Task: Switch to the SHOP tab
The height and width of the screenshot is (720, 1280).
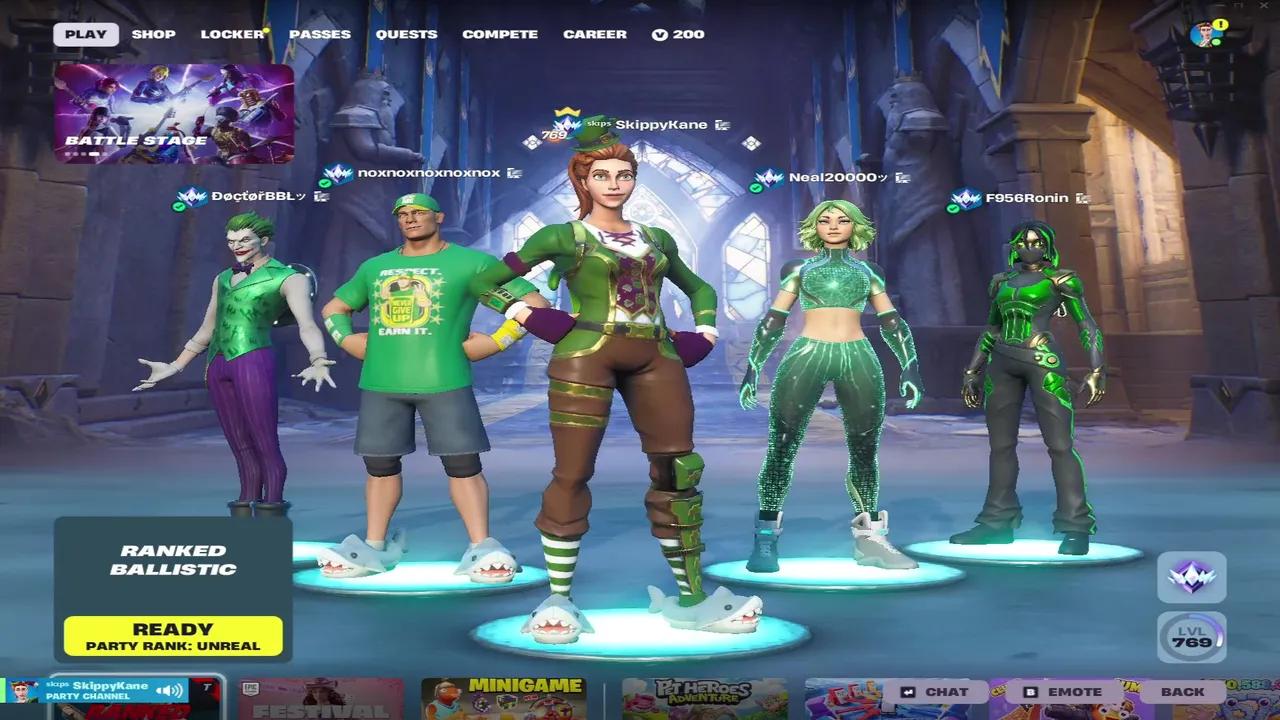Action: (x=153, y=33)
